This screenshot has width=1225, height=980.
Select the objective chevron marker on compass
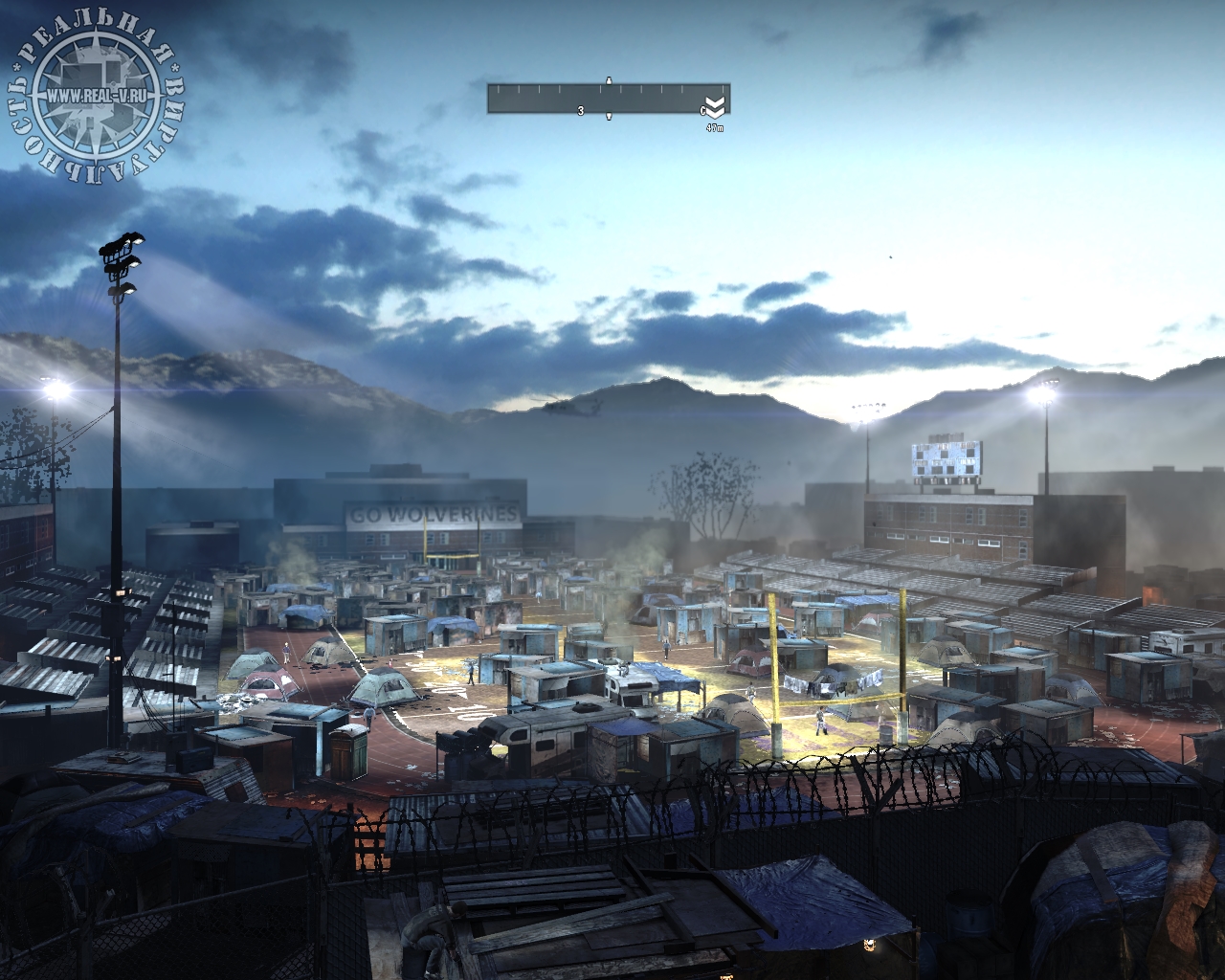715,107
